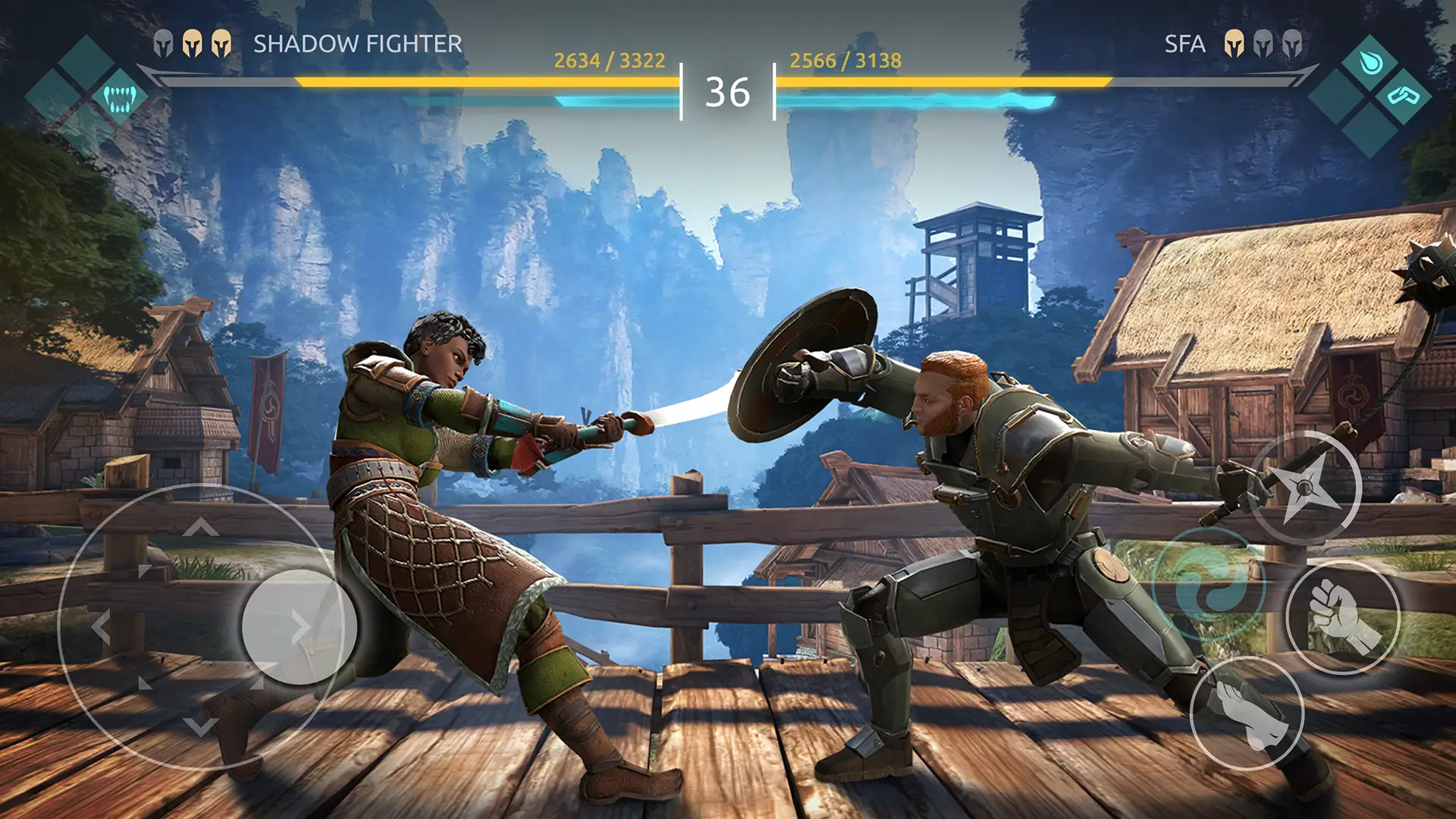
Task: Tap the gold helmet icon beside SFA
Action: tap(1234, 42)
